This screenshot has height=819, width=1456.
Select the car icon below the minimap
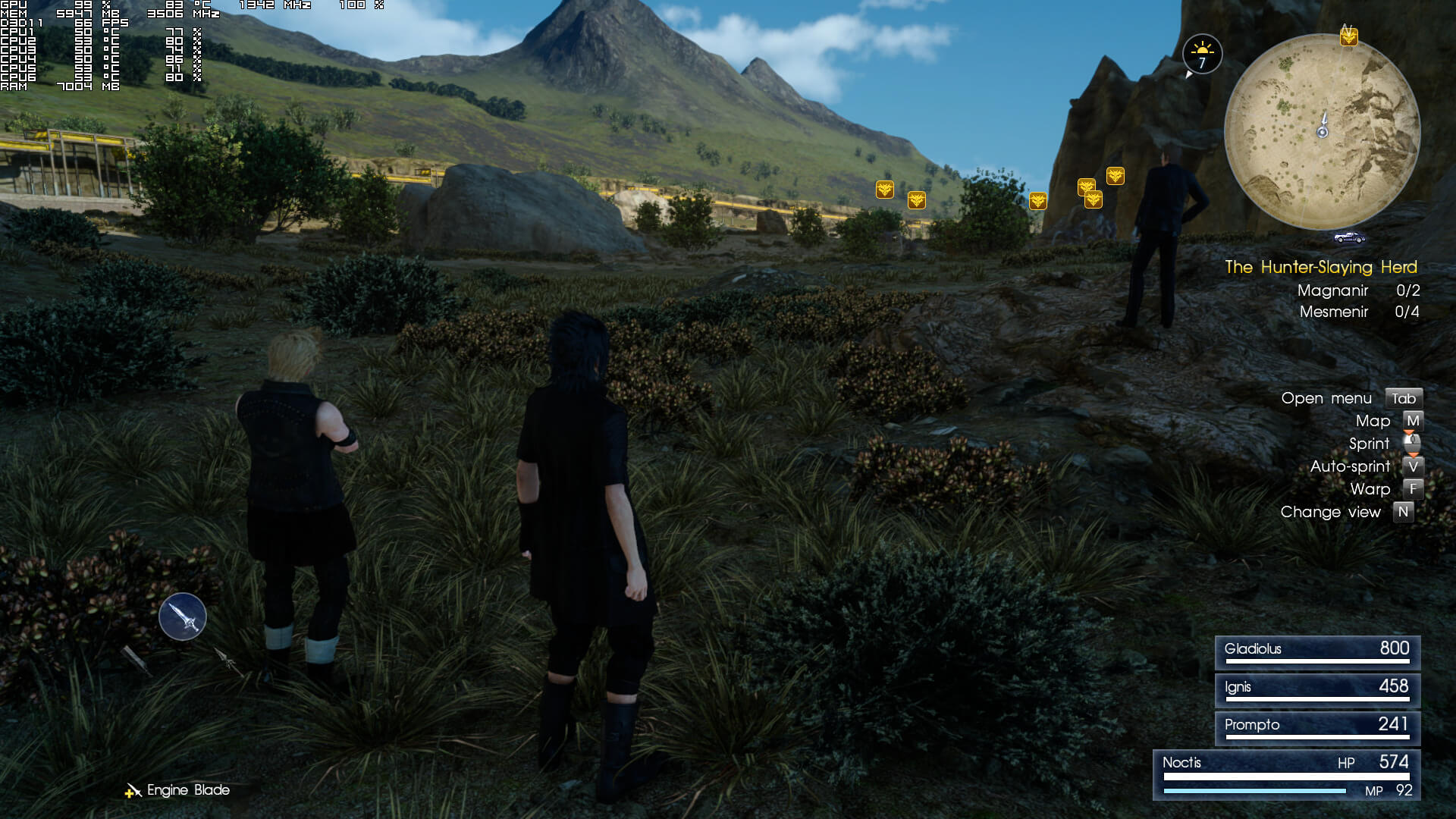click(1349, 237)
